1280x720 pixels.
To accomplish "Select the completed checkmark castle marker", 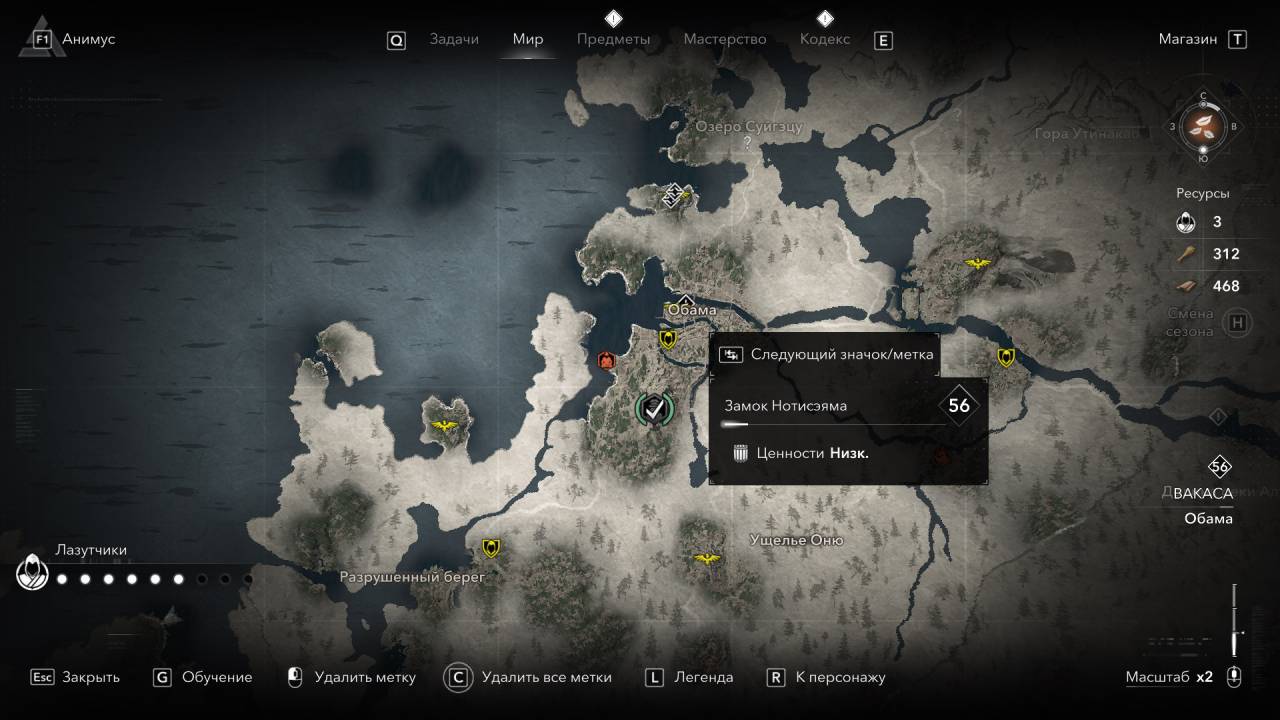I will click(x=655, y=407).
